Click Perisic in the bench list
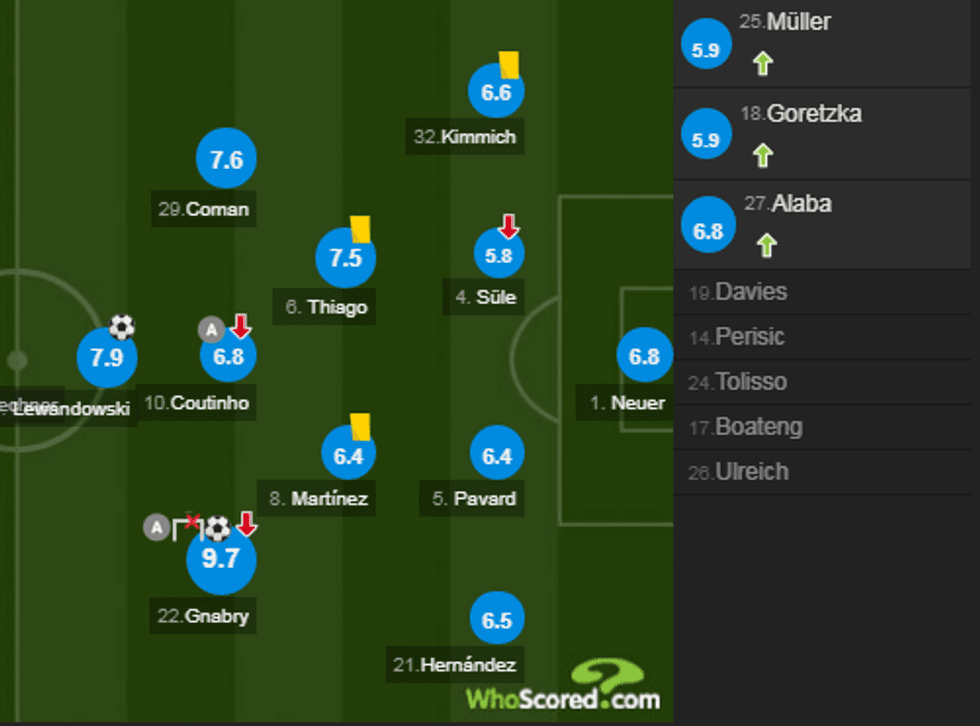 [x=826, y=337]
